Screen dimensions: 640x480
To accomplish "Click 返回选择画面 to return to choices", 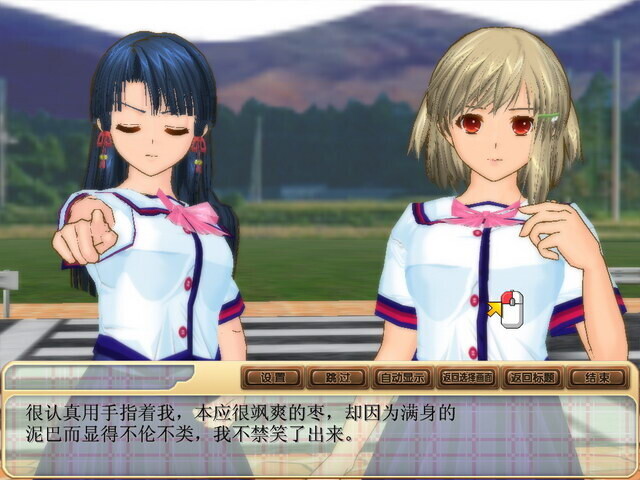I will tap(466, 378).
